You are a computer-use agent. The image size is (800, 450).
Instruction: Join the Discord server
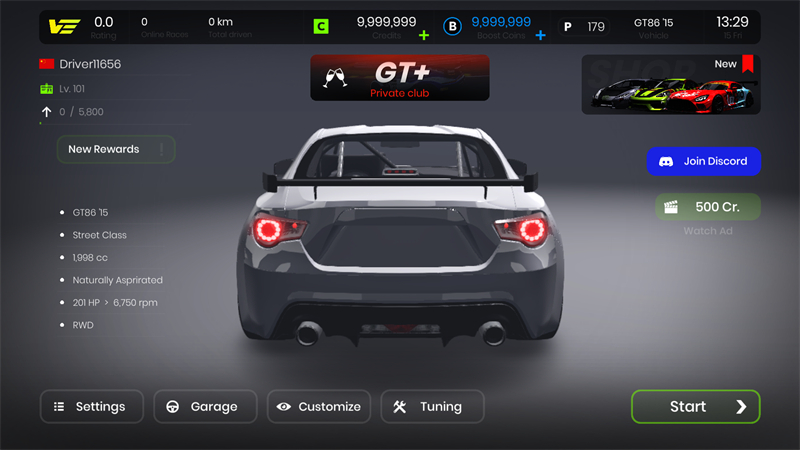pyautogui.click(x=703, y=161)
